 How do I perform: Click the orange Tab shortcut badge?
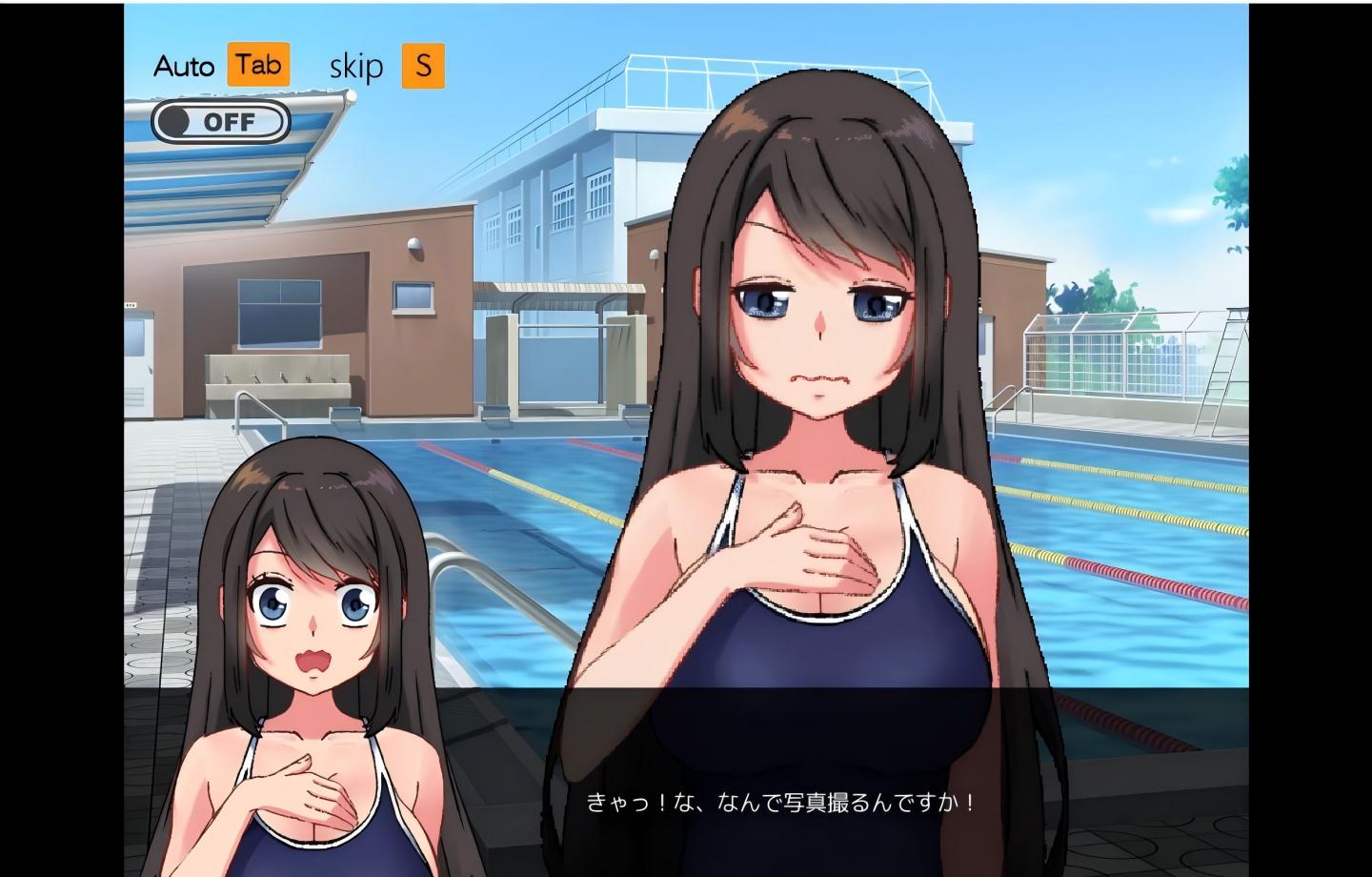point(257,65)
